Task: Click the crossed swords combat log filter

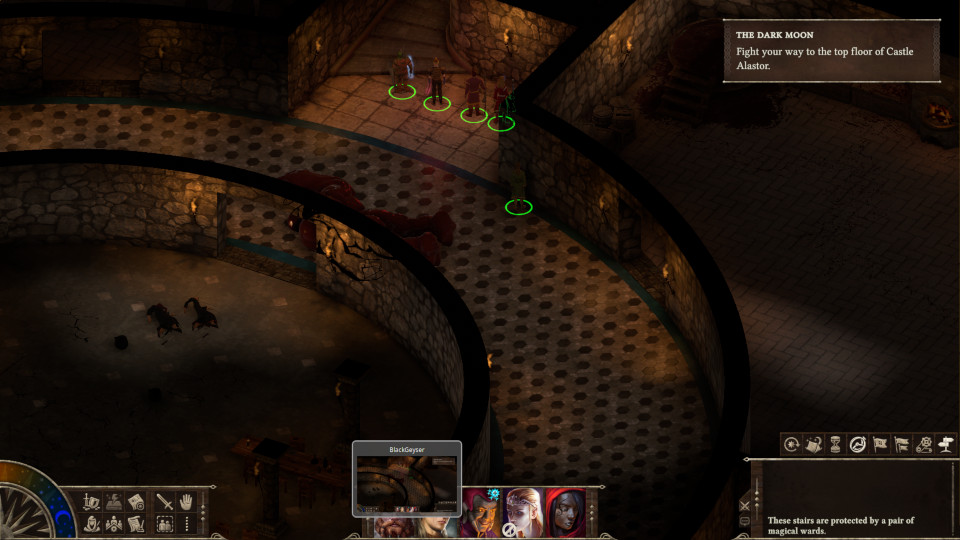Action: (745, 506)
